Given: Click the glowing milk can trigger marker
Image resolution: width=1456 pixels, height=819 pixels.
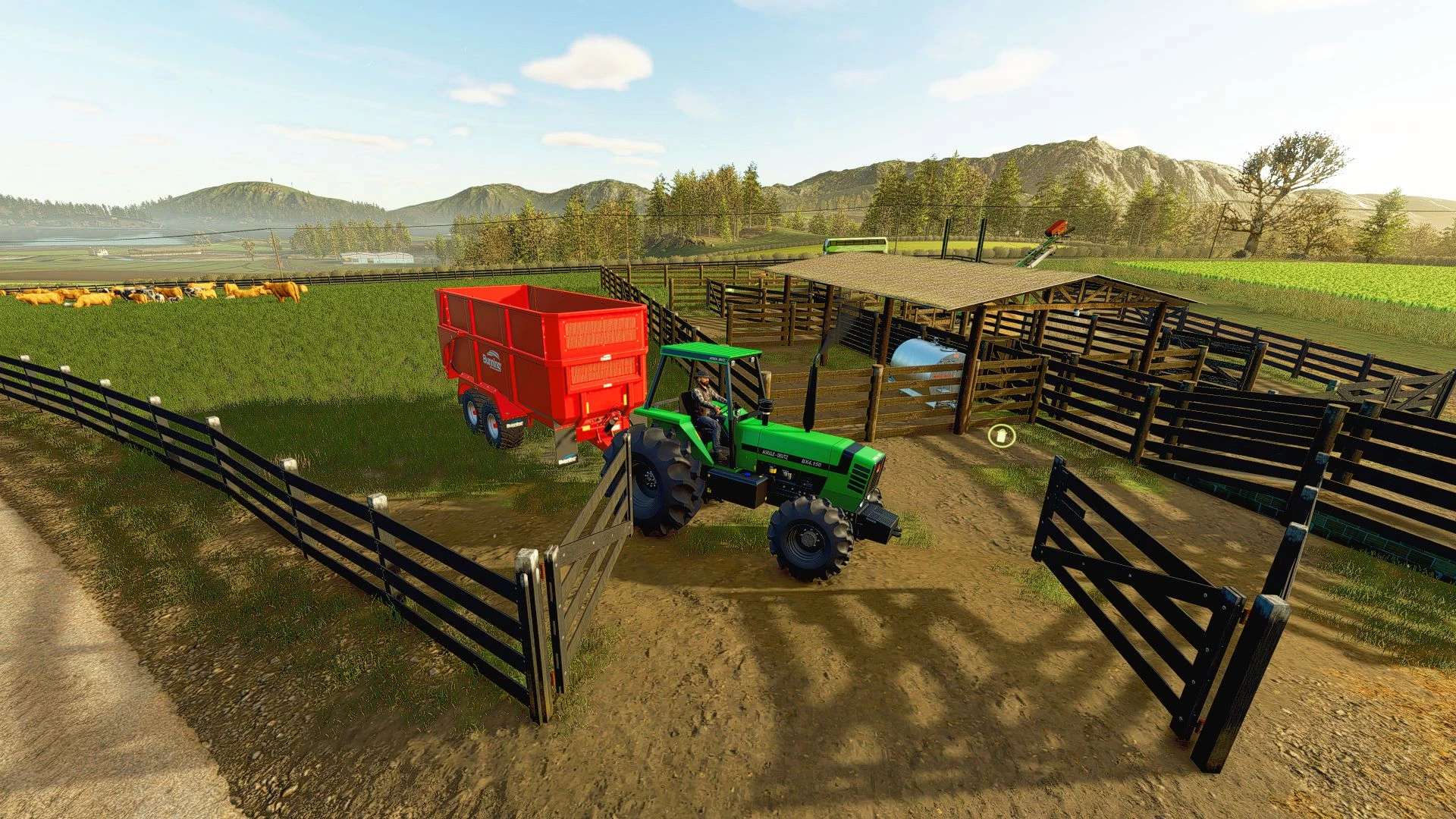Looking at the screenshot, I should [x=1002, y=436].
